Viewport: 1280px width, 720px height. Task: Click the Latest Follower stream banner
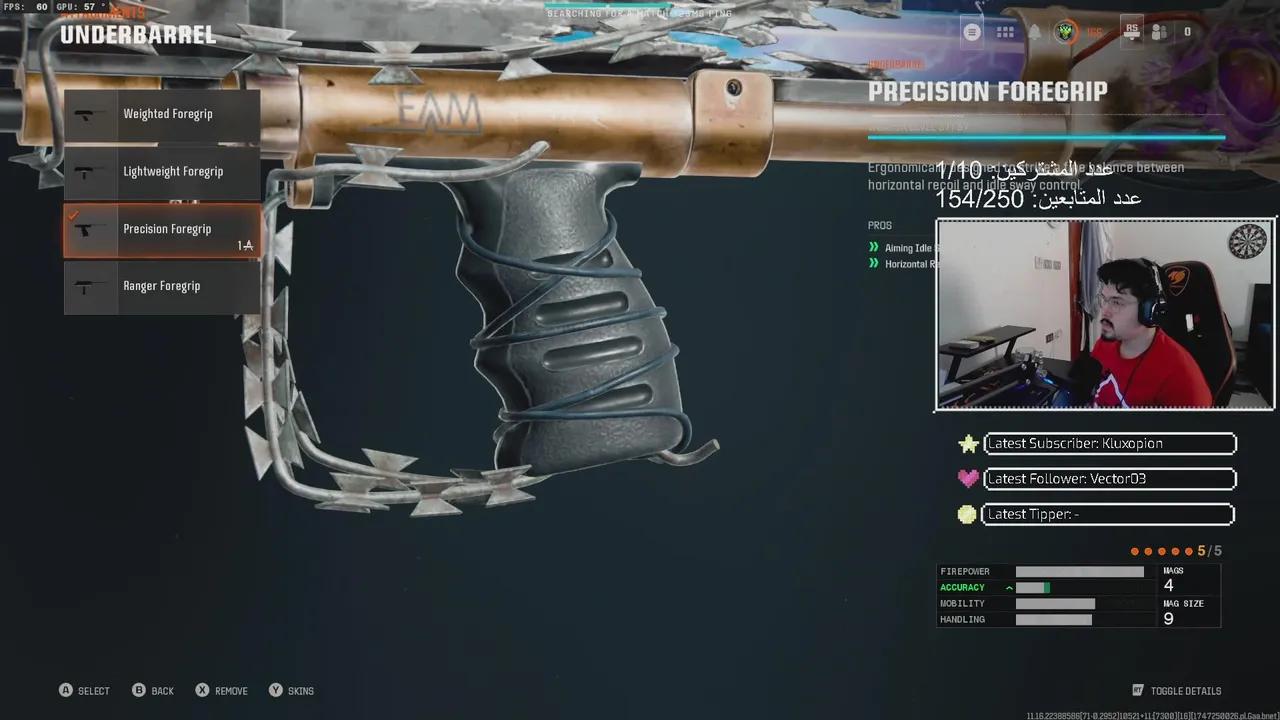point(1110,479)
